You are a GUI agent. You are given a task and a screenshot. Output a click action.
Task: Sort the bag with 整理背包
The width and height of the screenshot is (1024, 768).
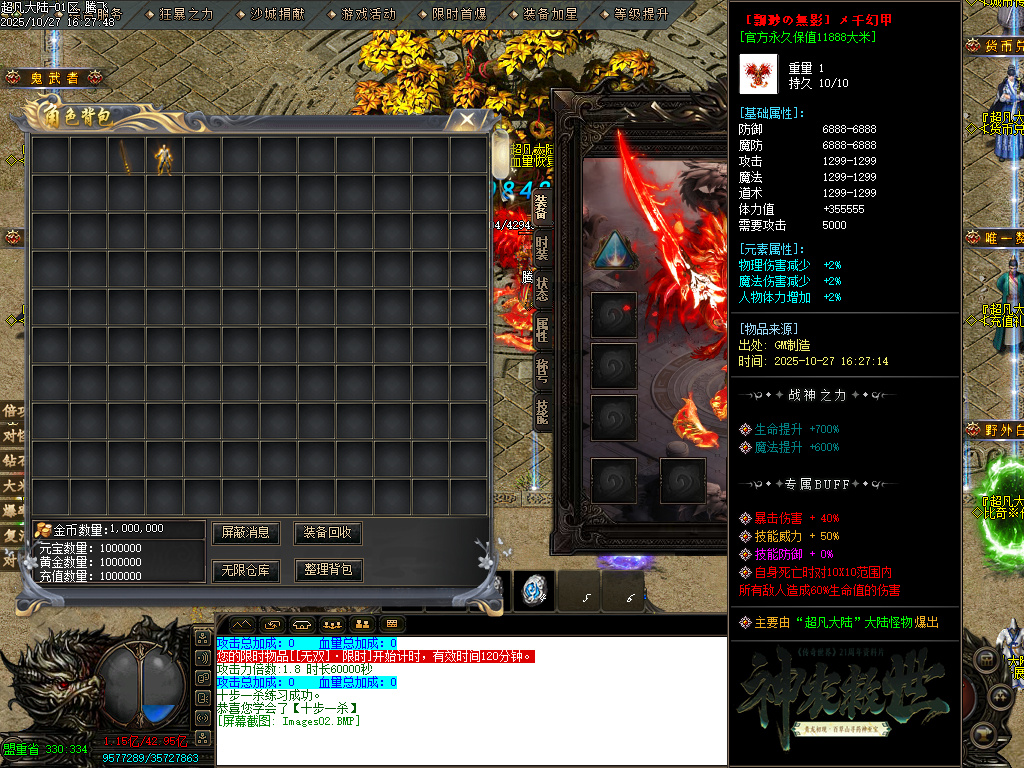click(x=327, y=570)
